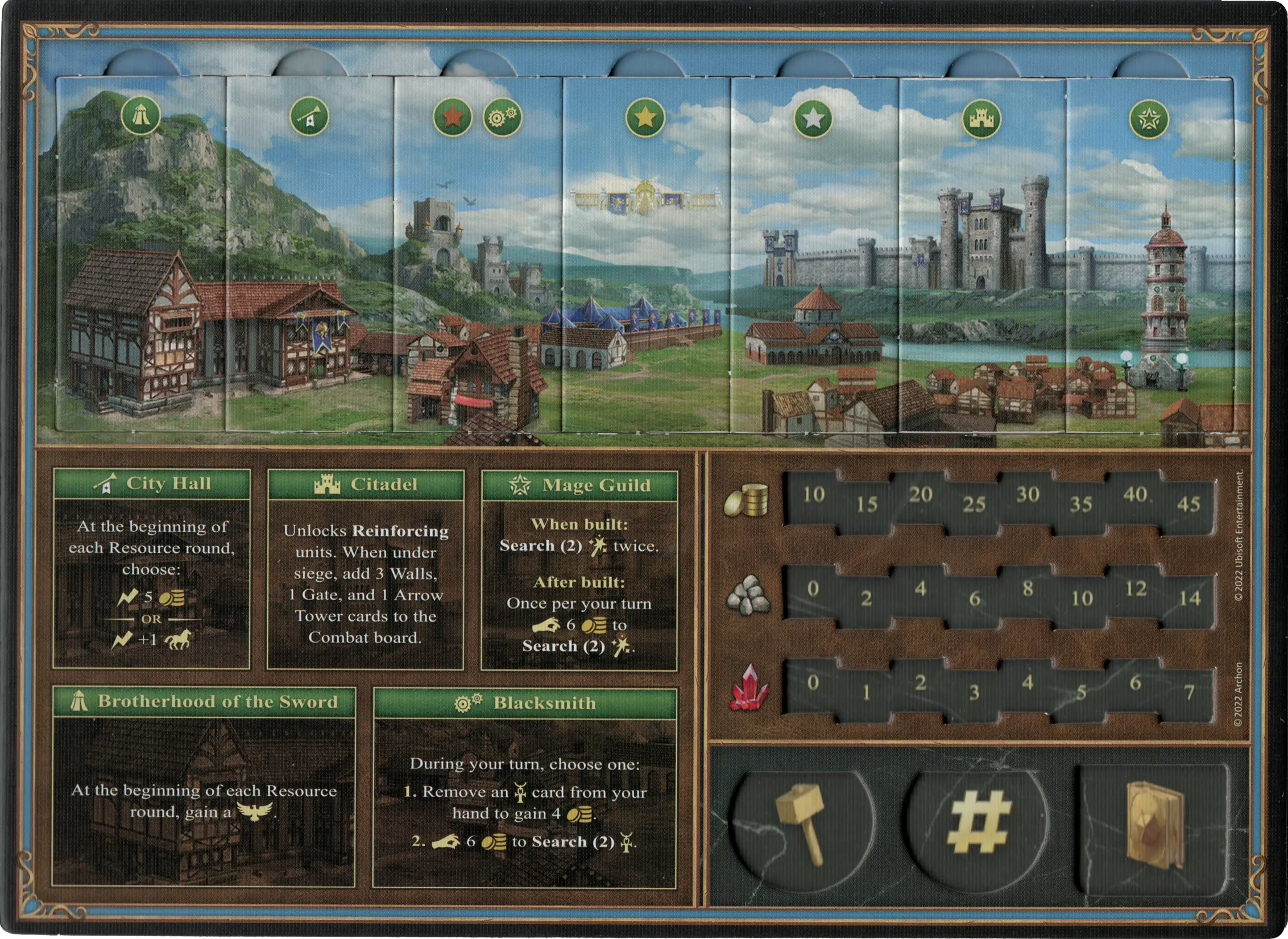Click the gears icon on the town tile
1288x939 pixels.
point(503,117)
